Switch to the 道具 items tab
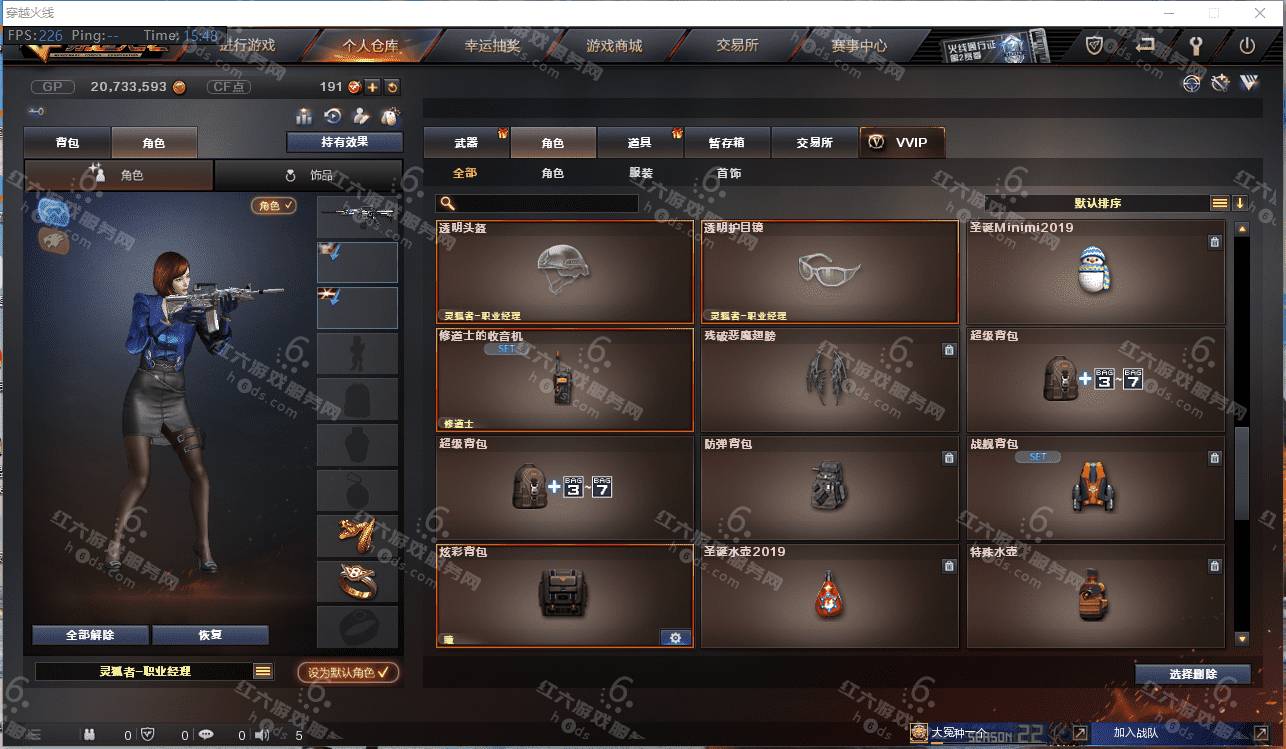 point(640,143)
